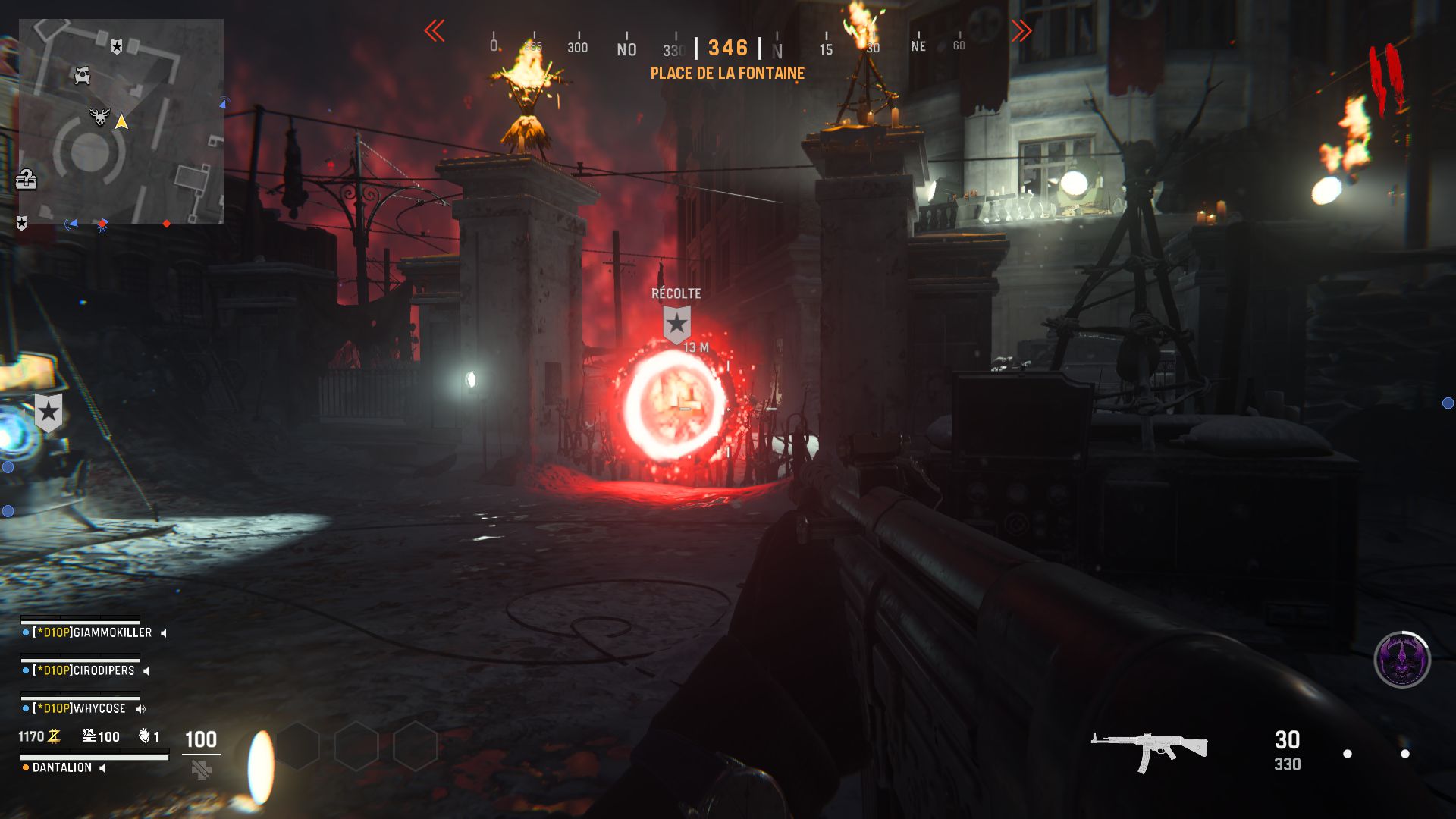
Task: Select squad member CIRODIPERS
Action: pyautogui.click(x=83, y=670)
